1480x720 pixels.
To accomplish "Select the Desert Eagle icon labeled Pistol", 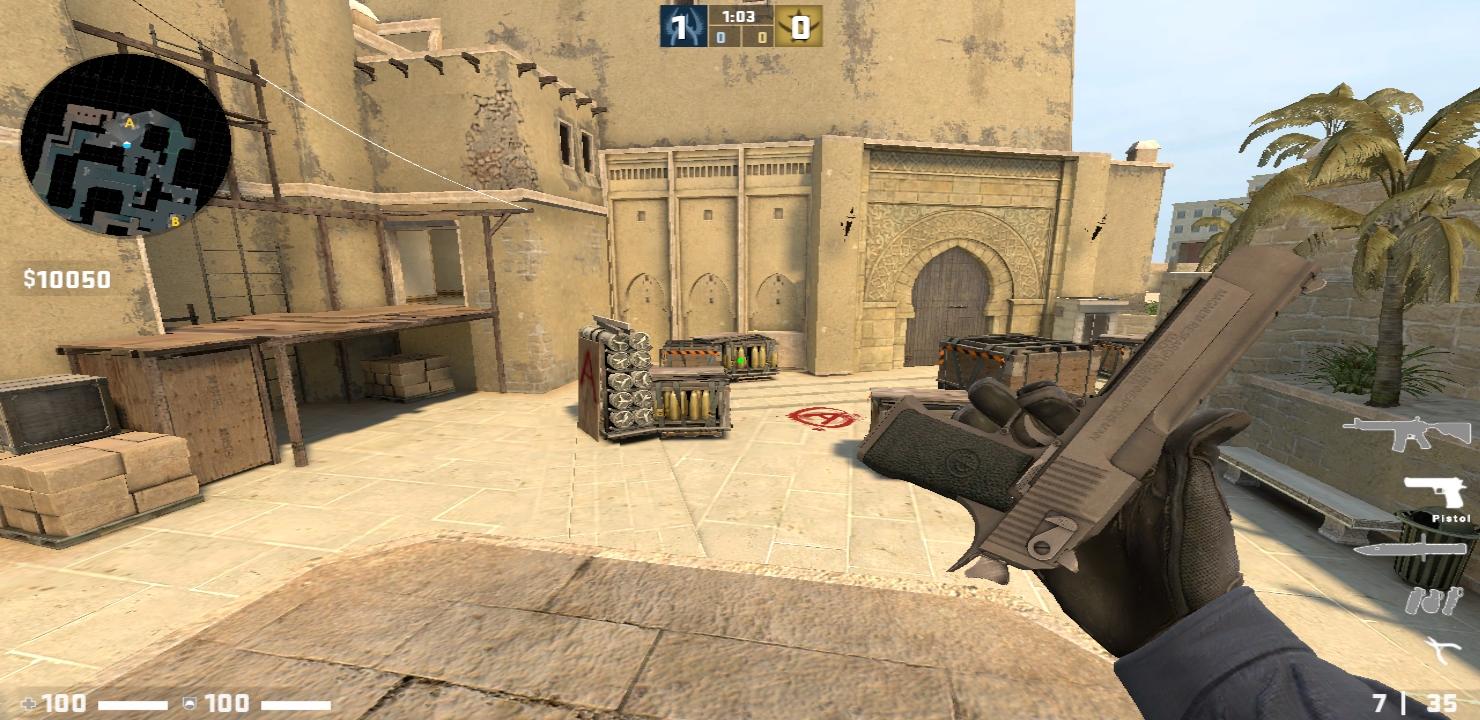I will 1435,492.
